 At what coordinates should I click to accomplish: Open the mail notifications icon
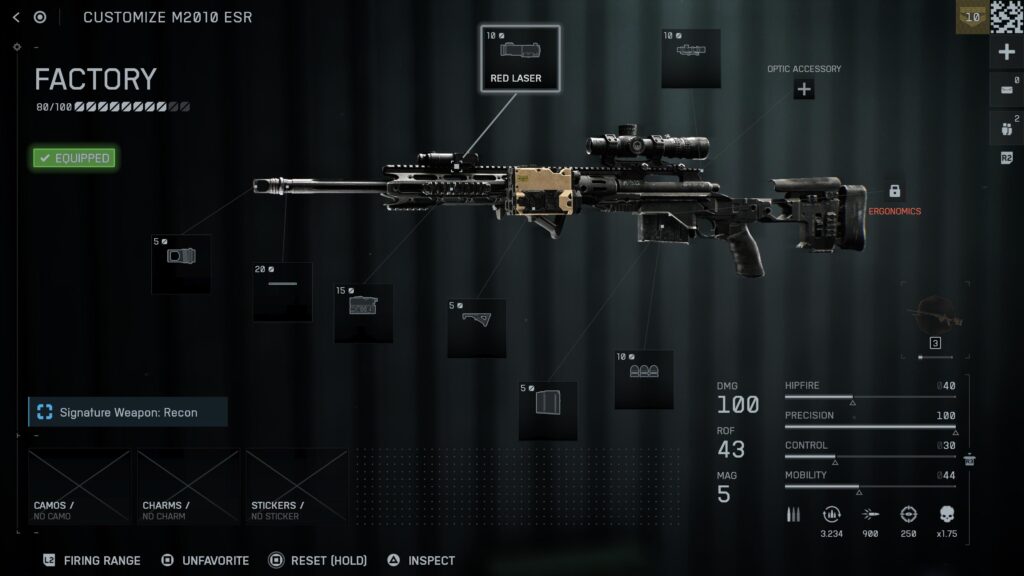(1006, 91)
